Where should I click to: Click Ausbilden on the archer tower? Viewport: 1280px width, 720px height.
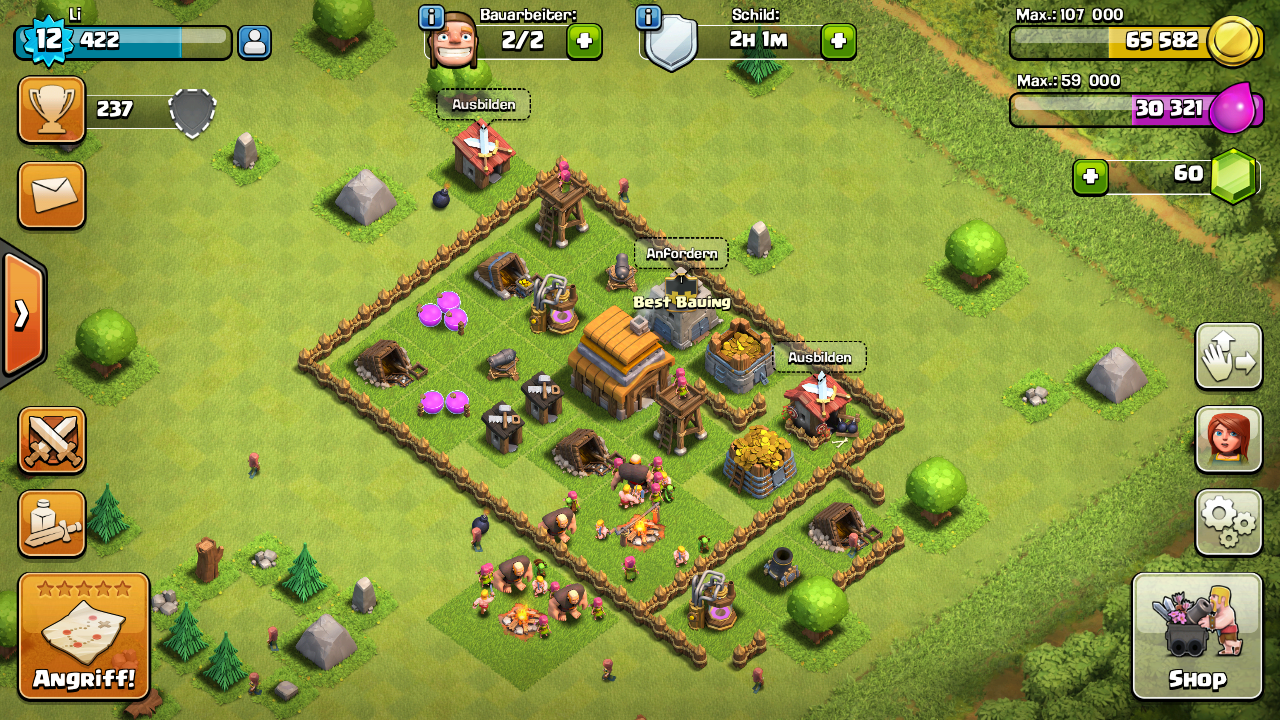click(x=819, y=355)
